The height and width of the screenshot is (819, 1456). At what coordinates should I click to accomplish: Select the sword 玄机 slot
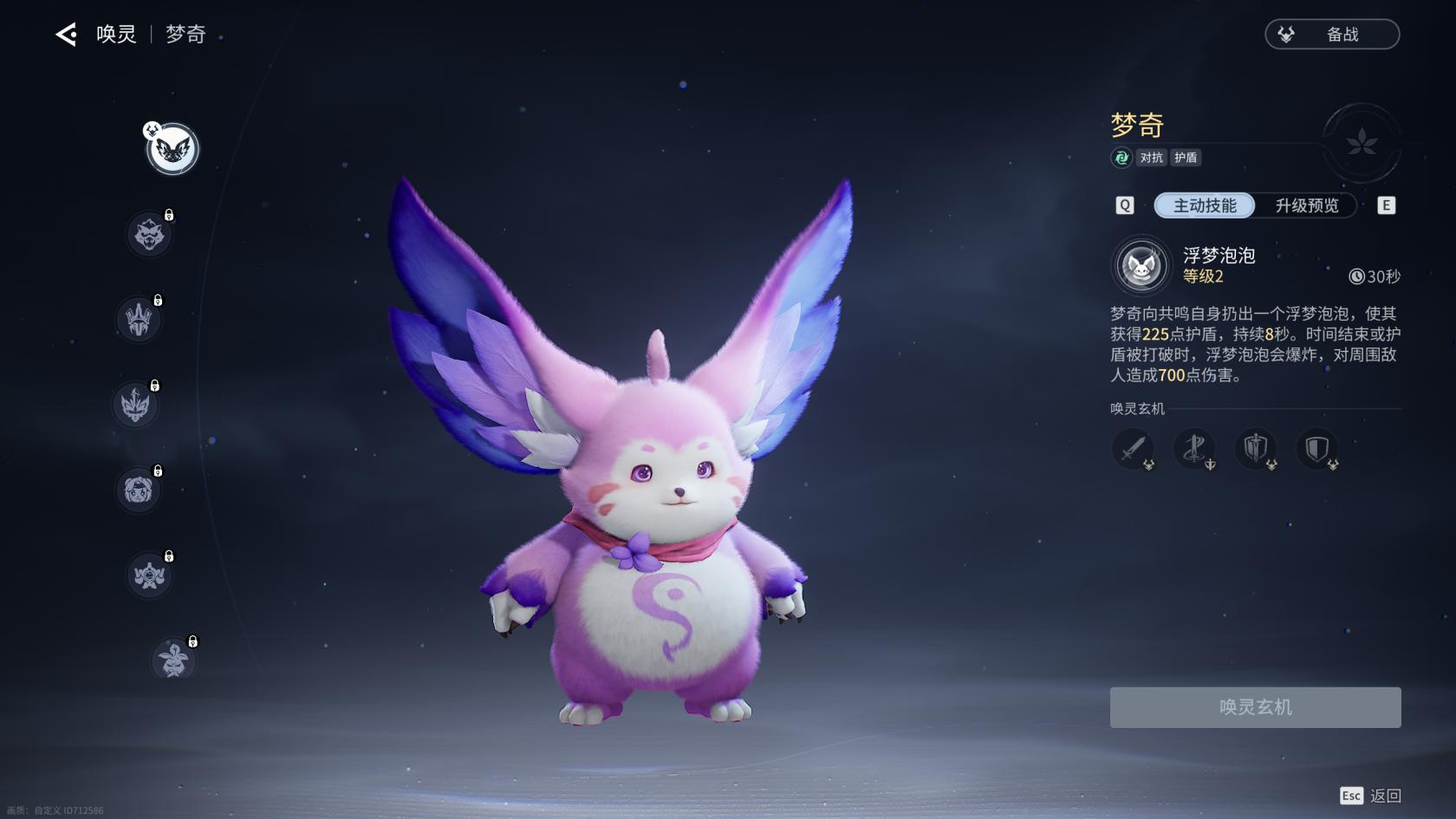pos(1134,449)
